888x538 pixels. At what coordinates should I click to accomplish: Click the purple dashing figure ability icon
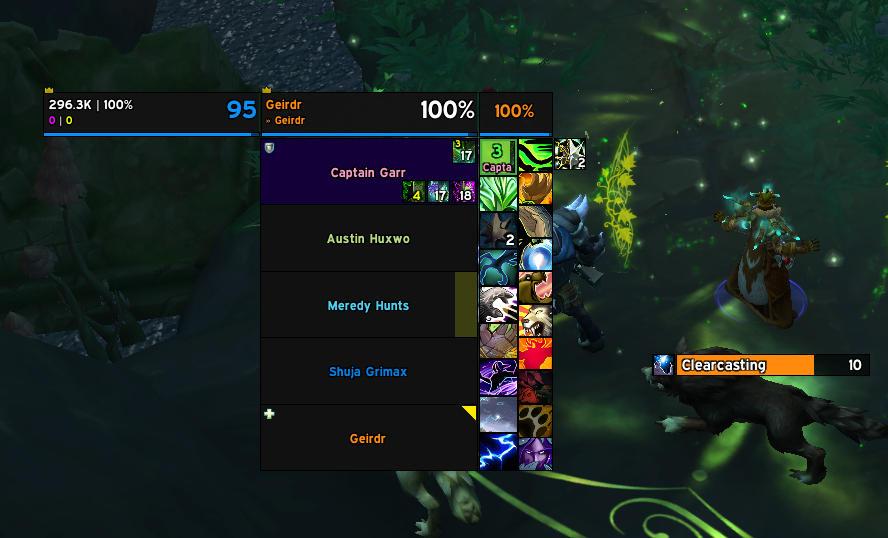tap(498, 378)
